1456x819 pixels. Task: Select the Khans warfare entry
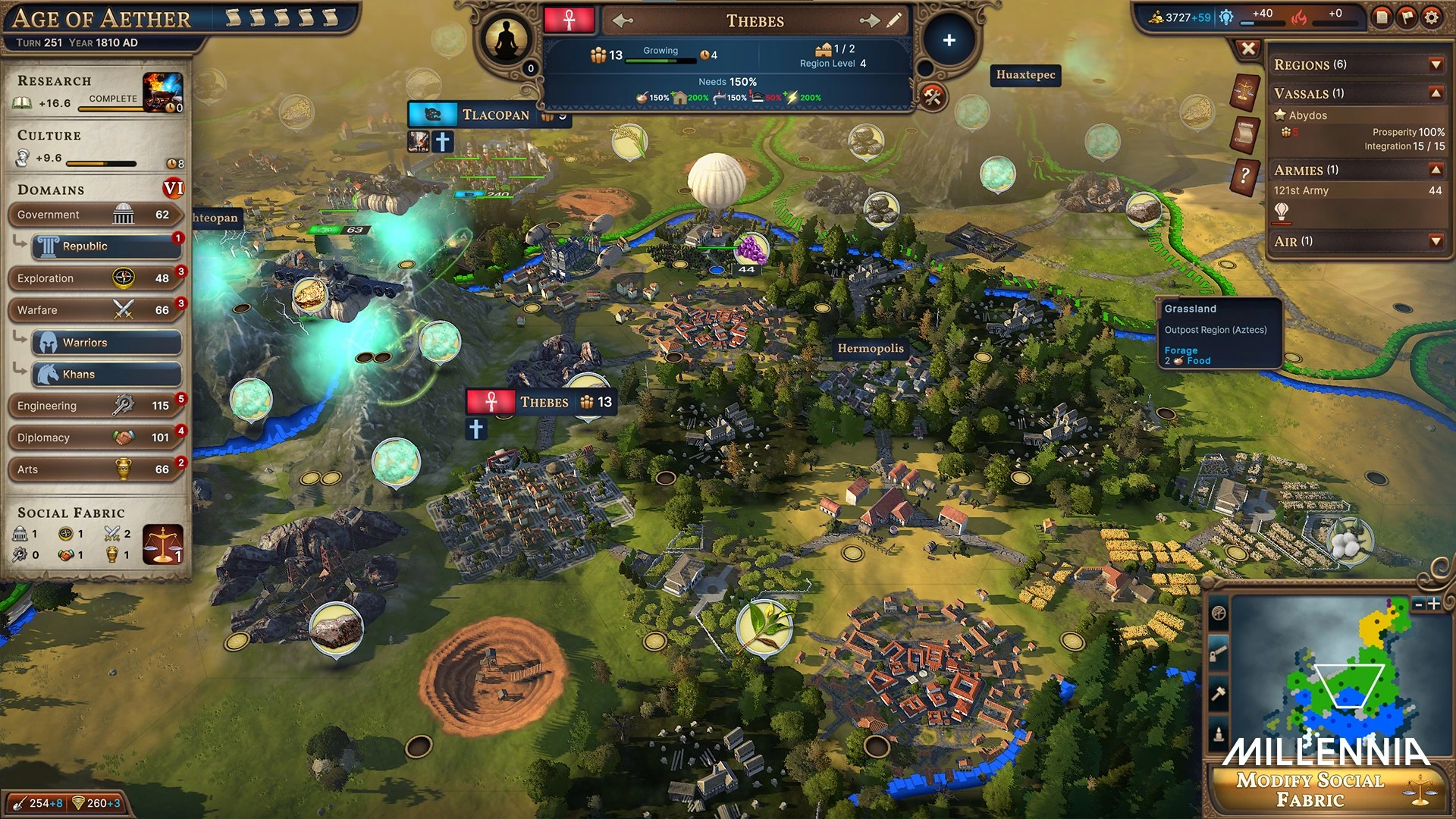tap(106, 375)
